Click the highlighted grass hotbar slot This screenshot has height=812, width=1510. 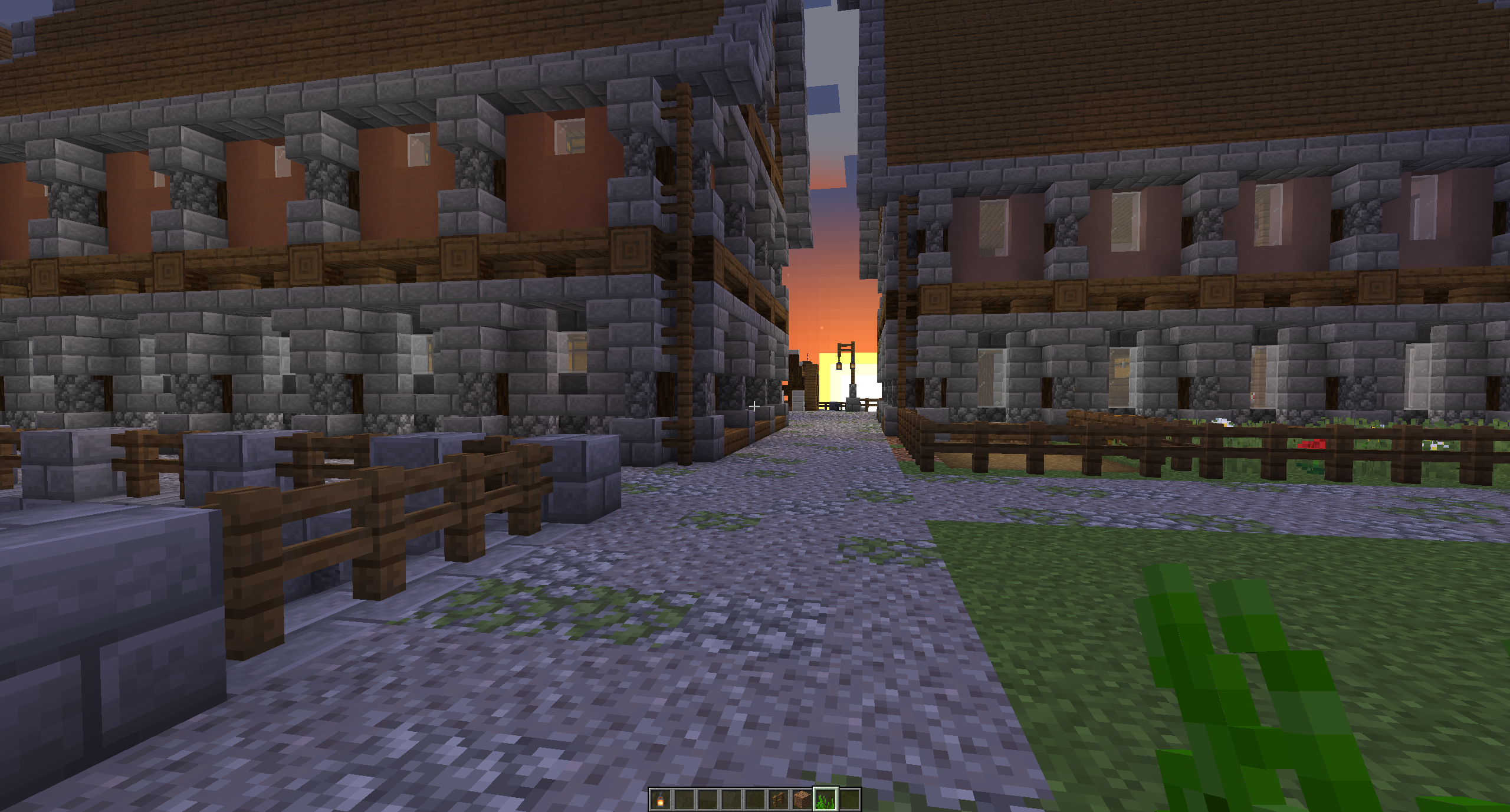826,800
